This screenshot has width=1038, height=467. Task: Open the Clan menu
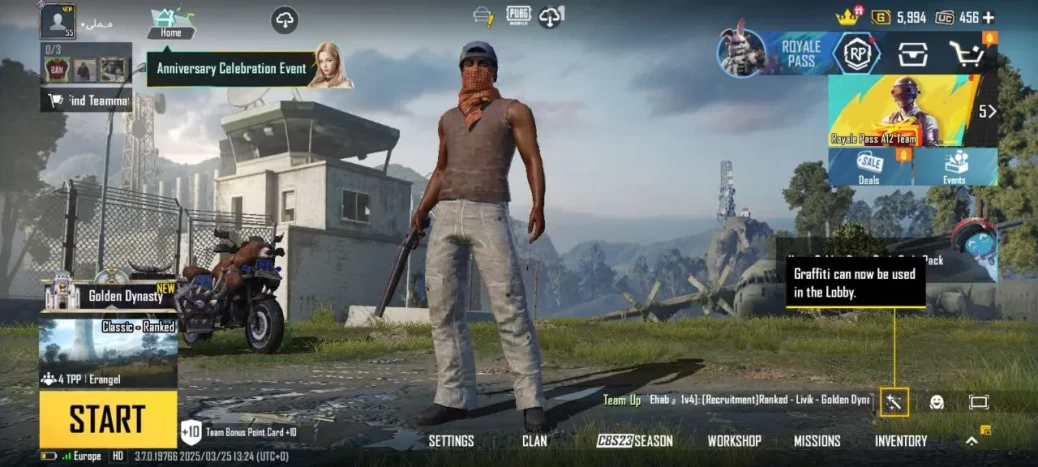(x=535, y=441)
